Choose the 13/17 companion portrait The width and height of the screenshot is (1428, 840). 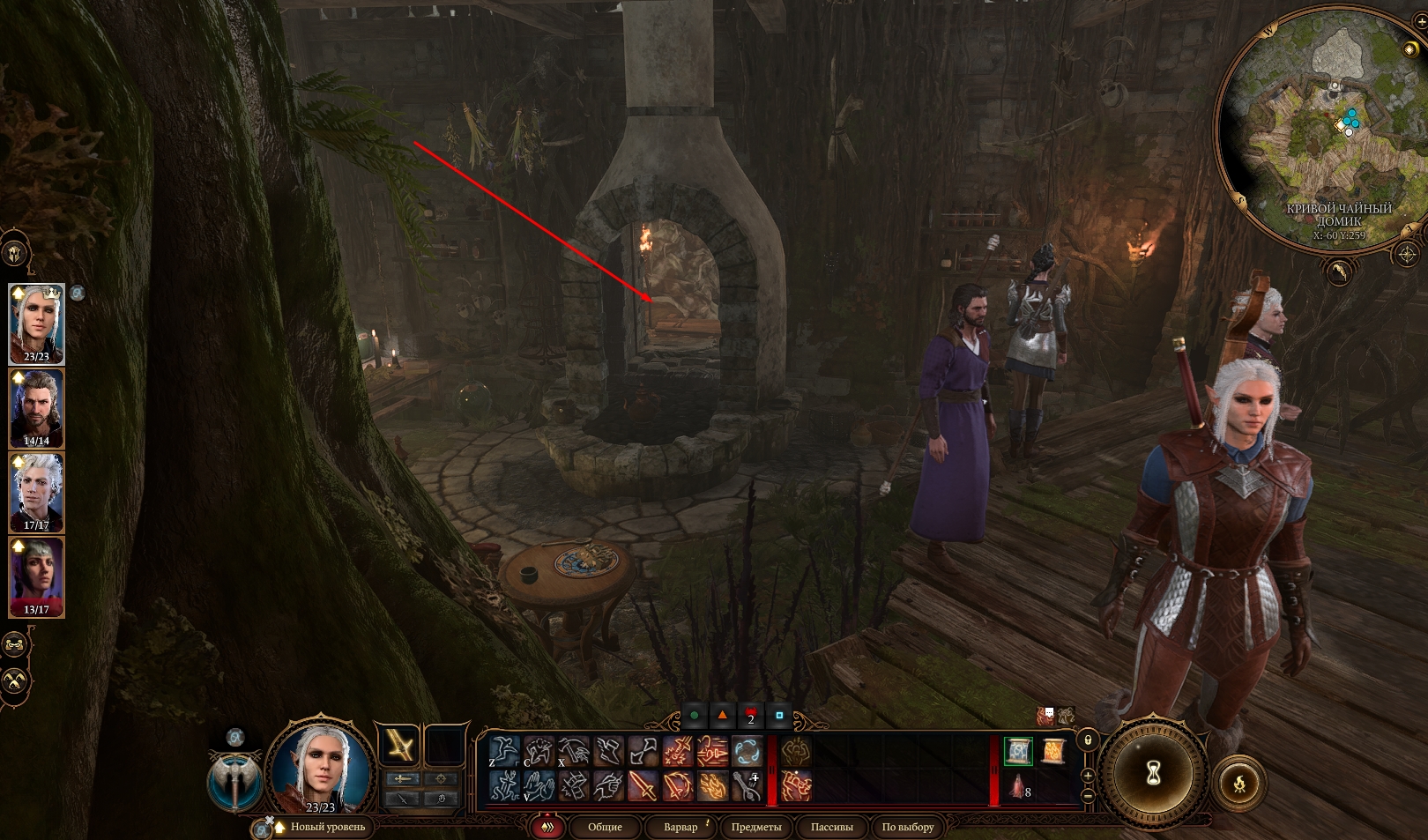click(x=36, y=576)
